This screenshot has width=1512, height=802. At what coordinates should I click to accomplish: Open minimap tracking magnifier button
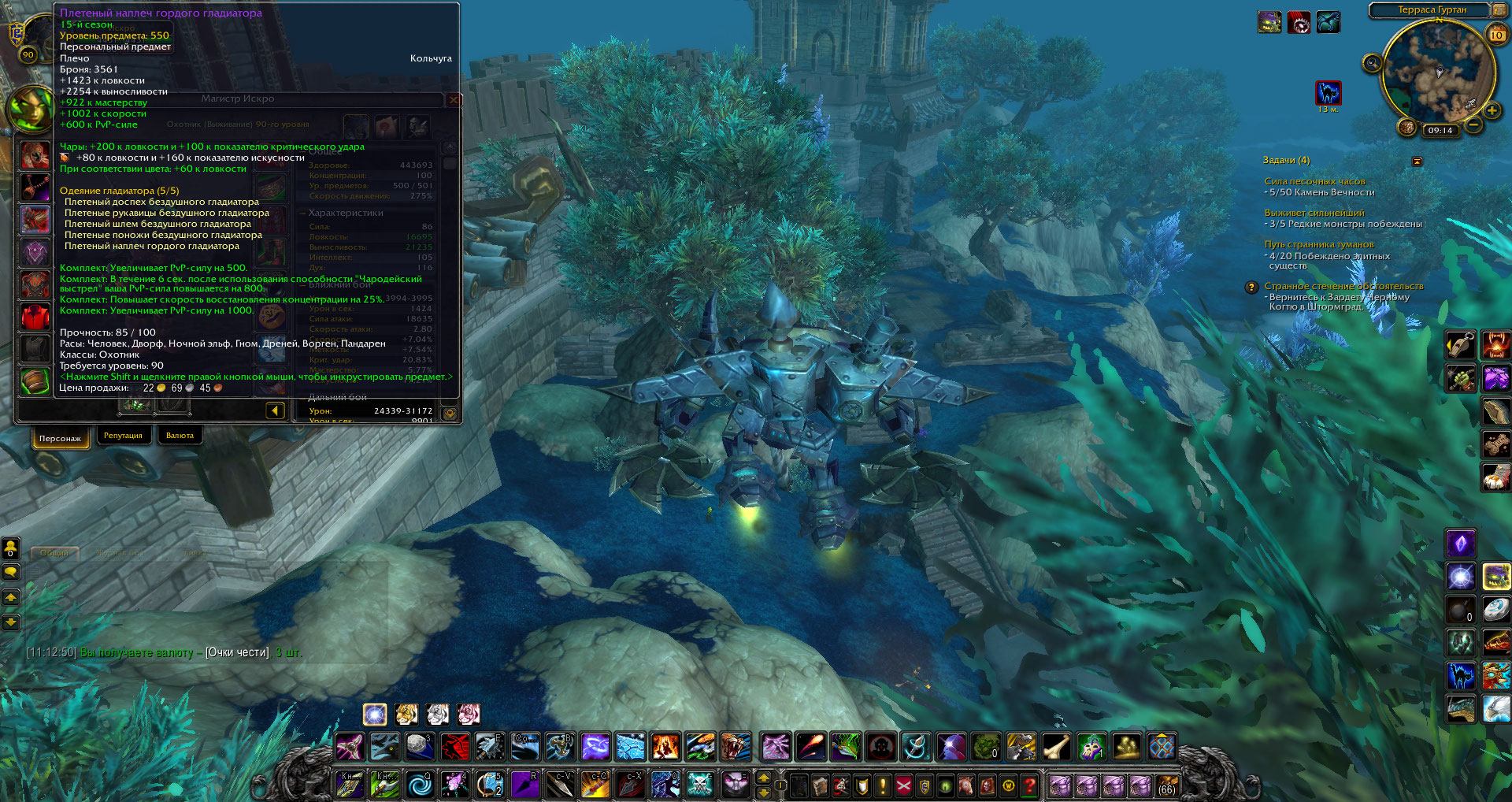click(1373, 63)
